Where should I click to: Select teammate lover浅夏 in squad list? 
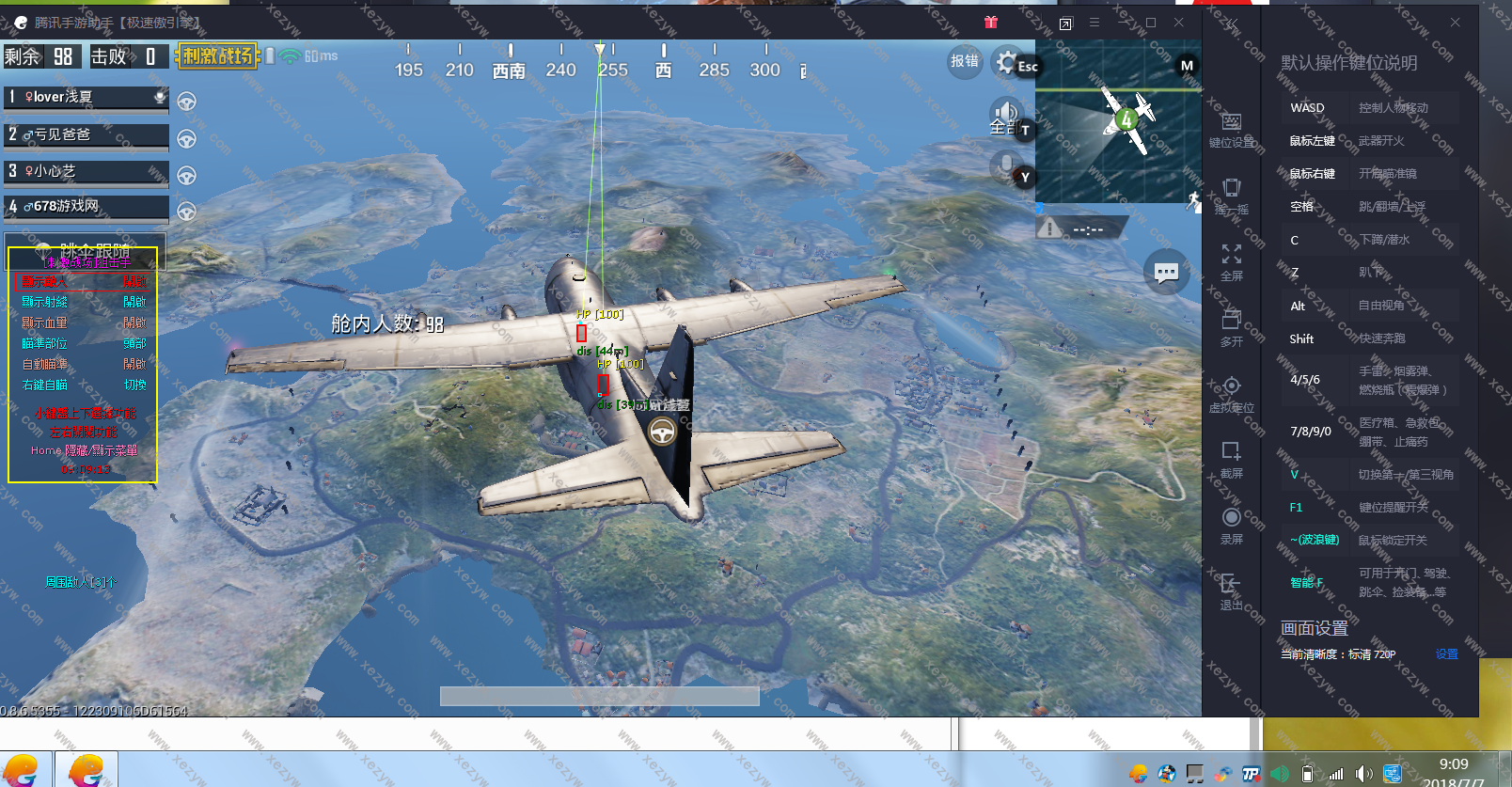[x=86, y=97]
